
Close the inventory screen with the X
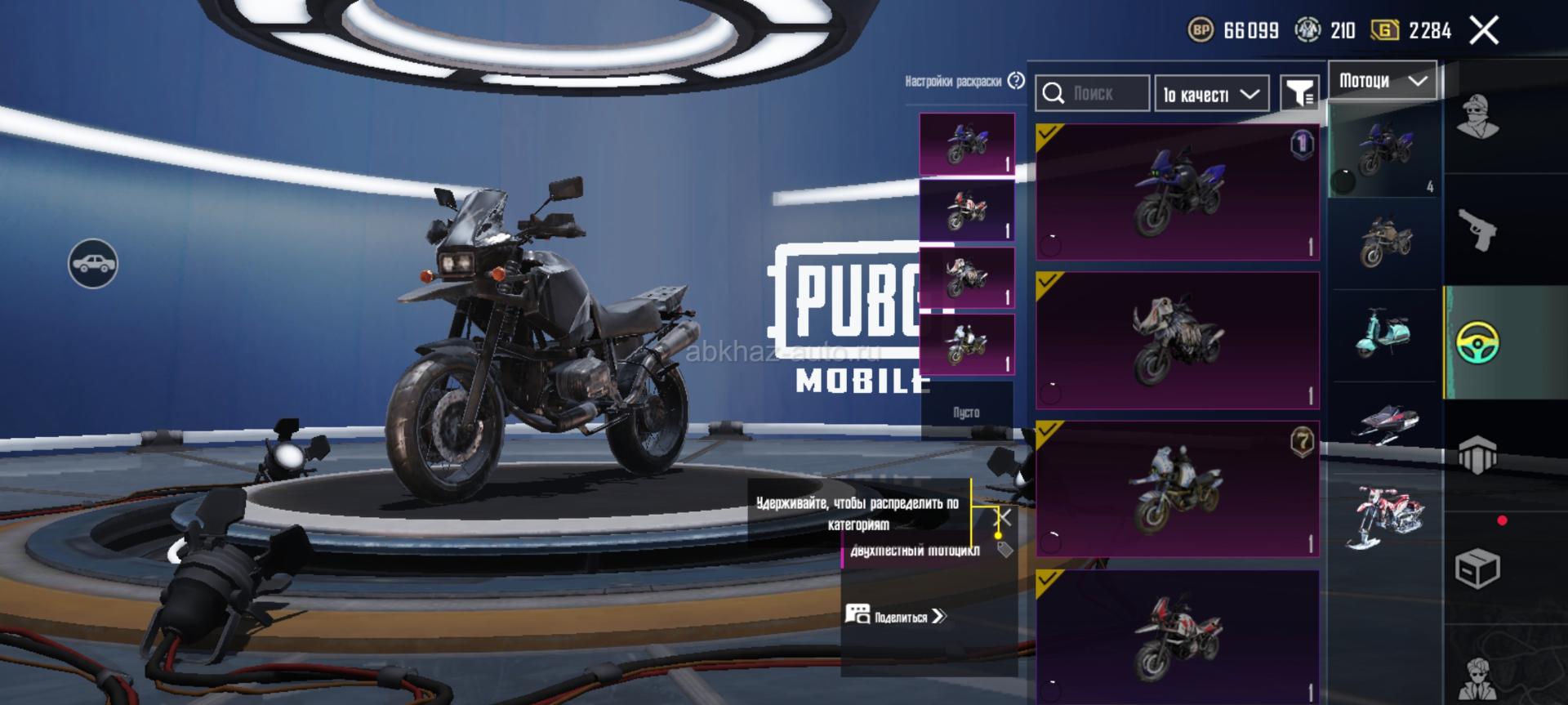pyautogui.click(x=1483, y=31)
